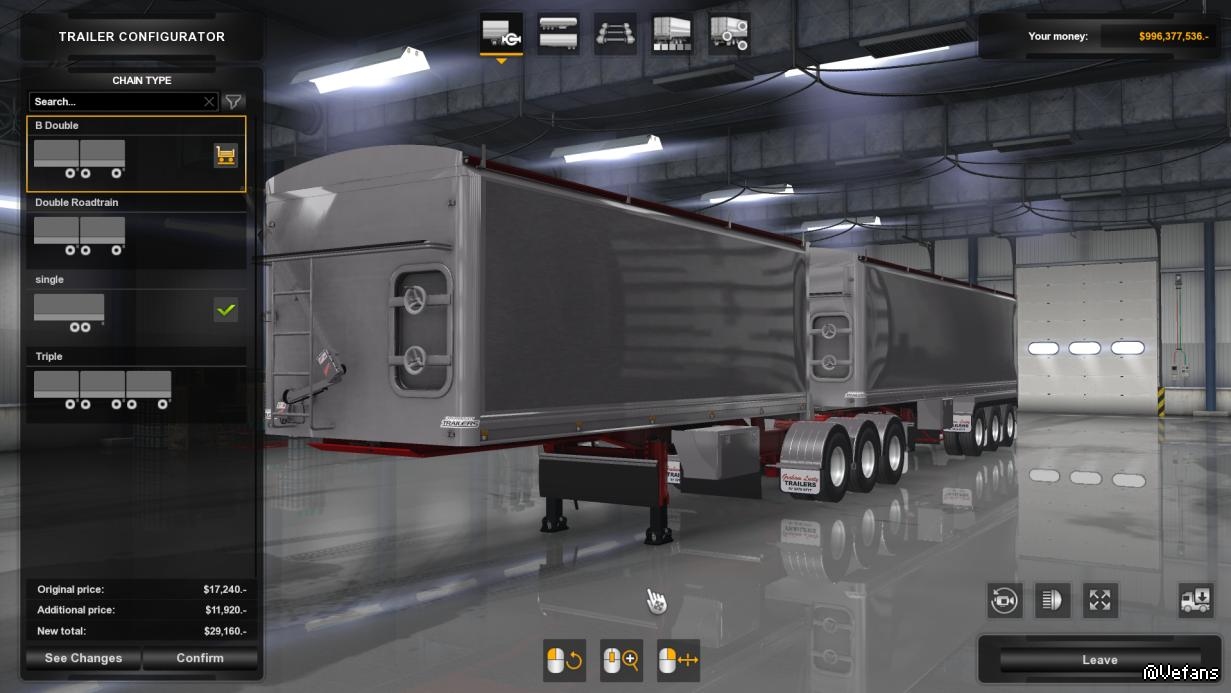Confirm the trailer configuration

click(x=200, y=658)
